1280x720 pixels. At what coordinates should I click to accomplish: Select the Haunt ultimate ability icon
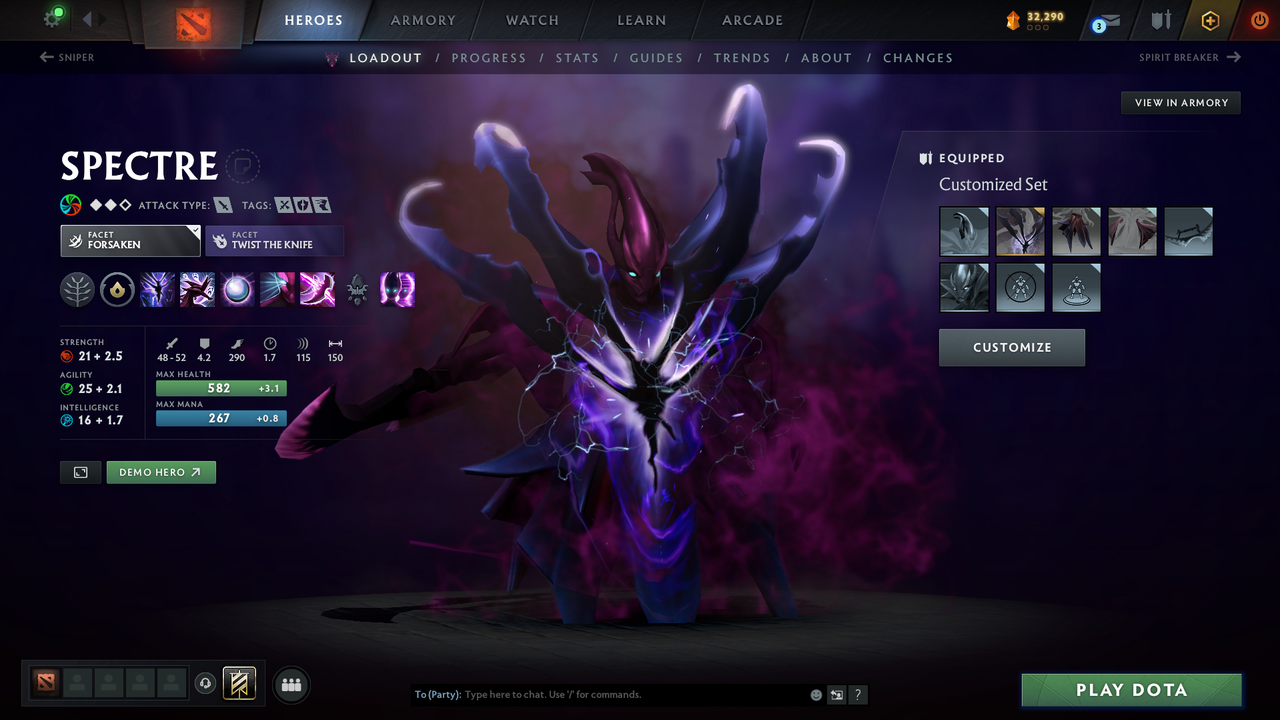[x=397, y=290]
